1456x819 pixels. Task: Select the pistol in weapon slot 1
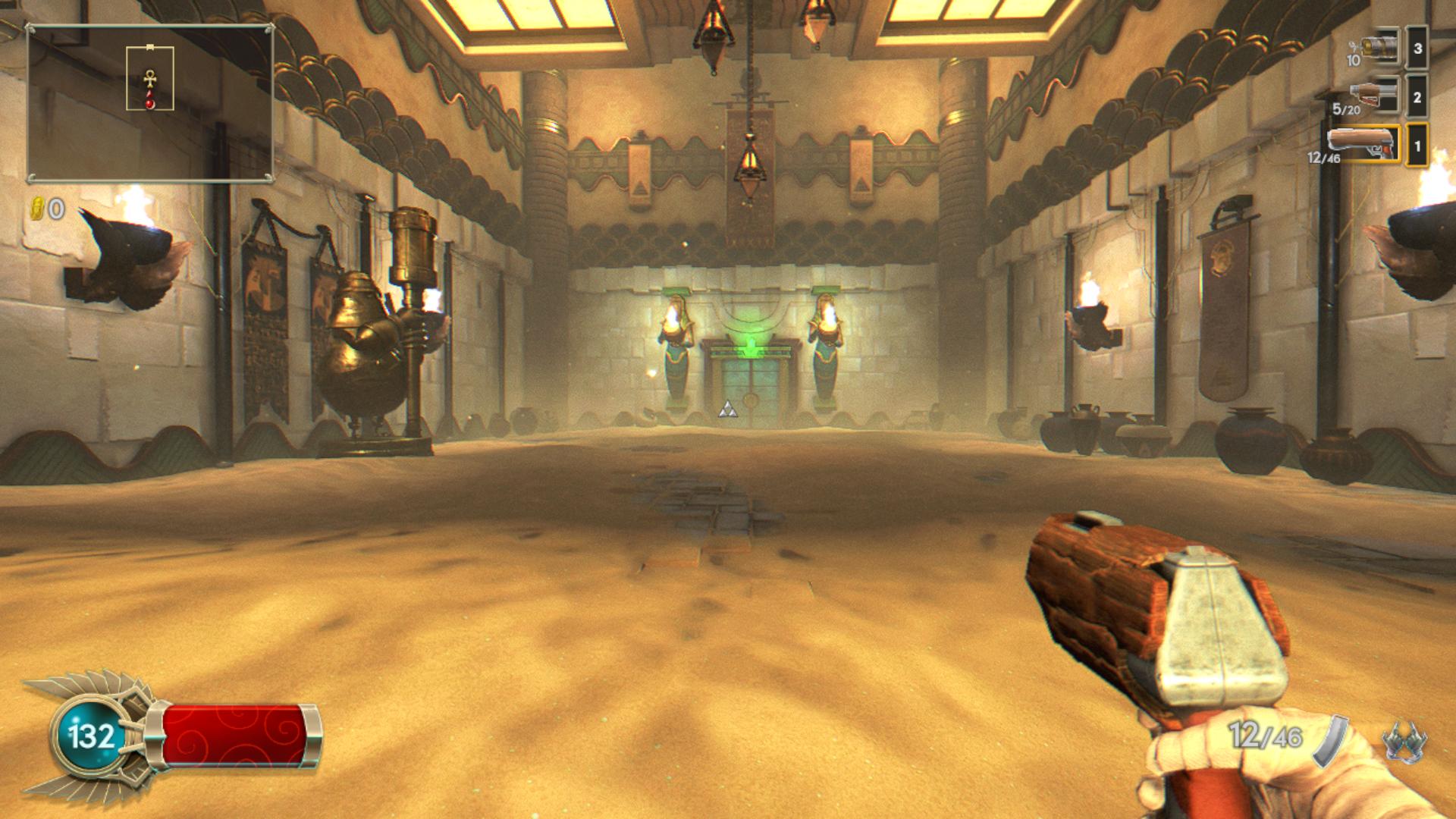click(x=1363, y=144)
